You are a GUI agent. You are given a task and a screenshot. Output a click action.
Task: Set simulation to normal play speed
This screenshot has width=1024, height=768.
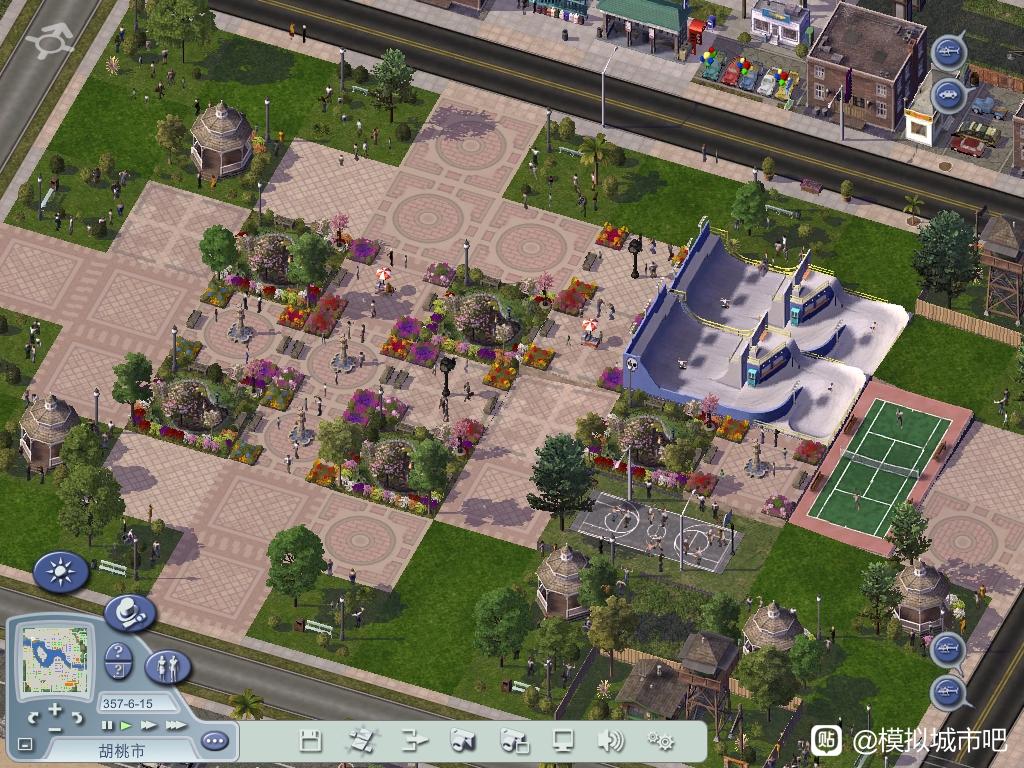pyautogui.click(x=126, y=725)
